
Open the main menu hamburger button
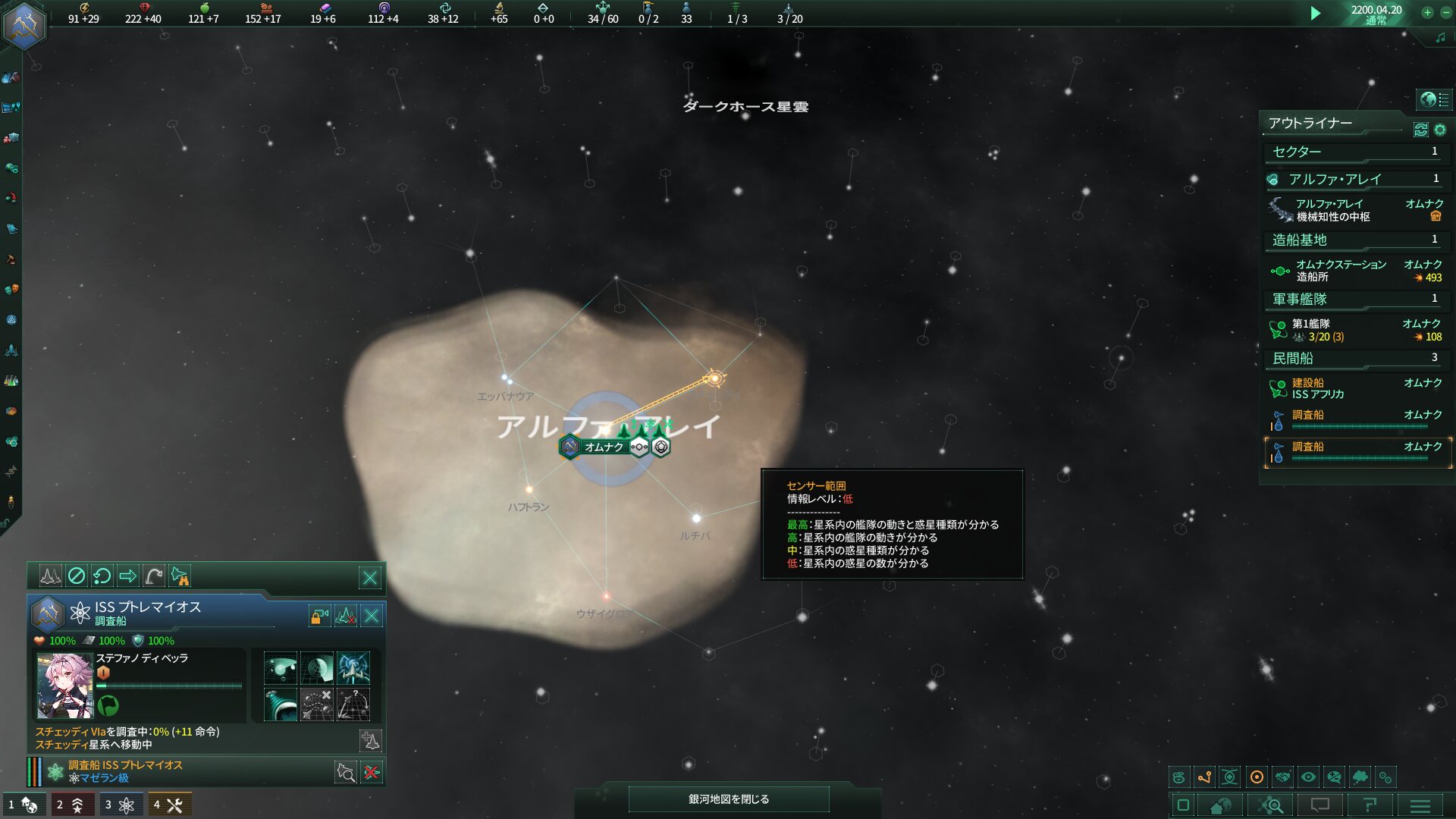[x=1420, y=805]
